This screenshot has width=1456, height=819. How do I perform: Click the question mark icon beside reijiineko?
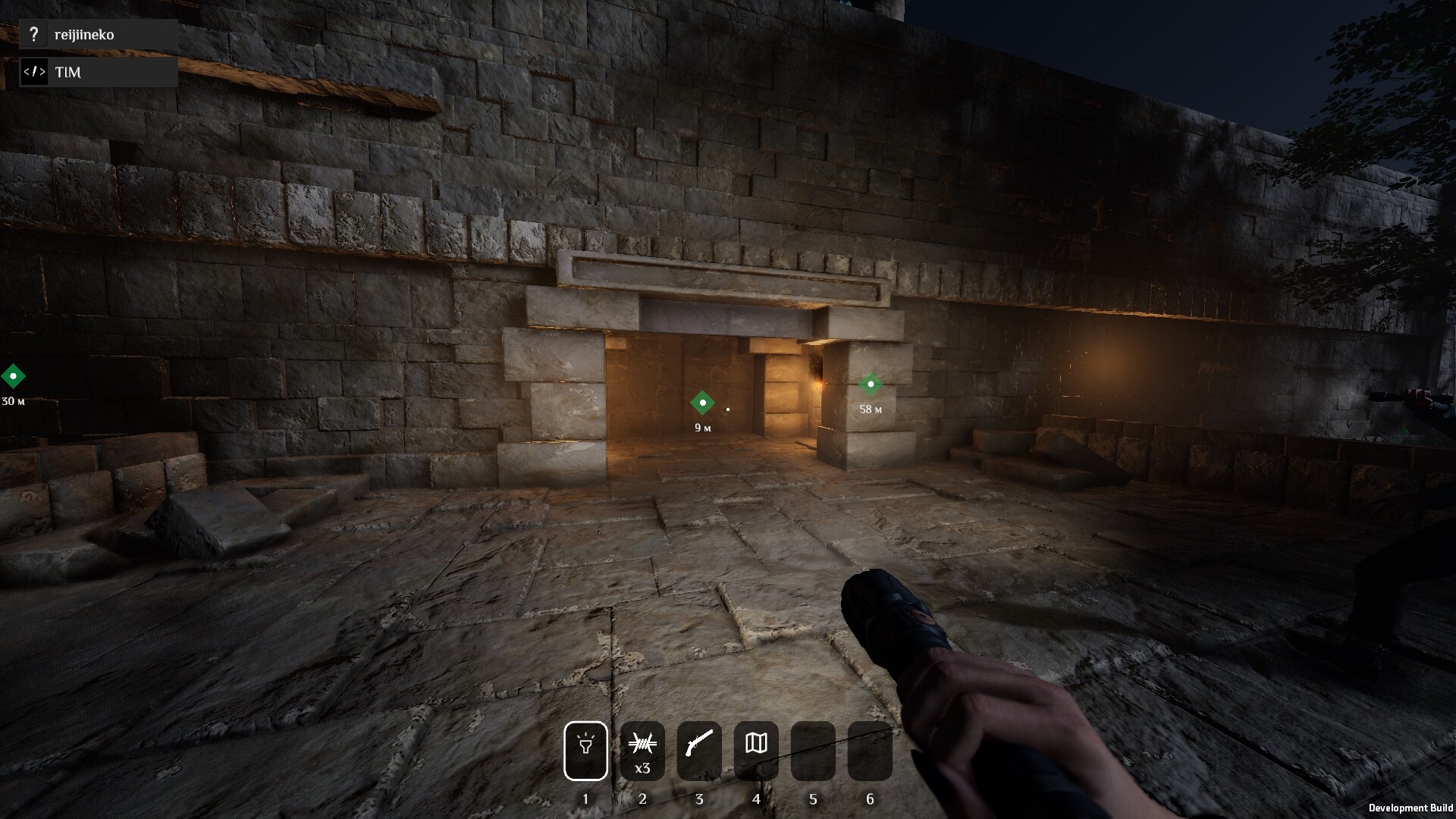coord(34,33)
